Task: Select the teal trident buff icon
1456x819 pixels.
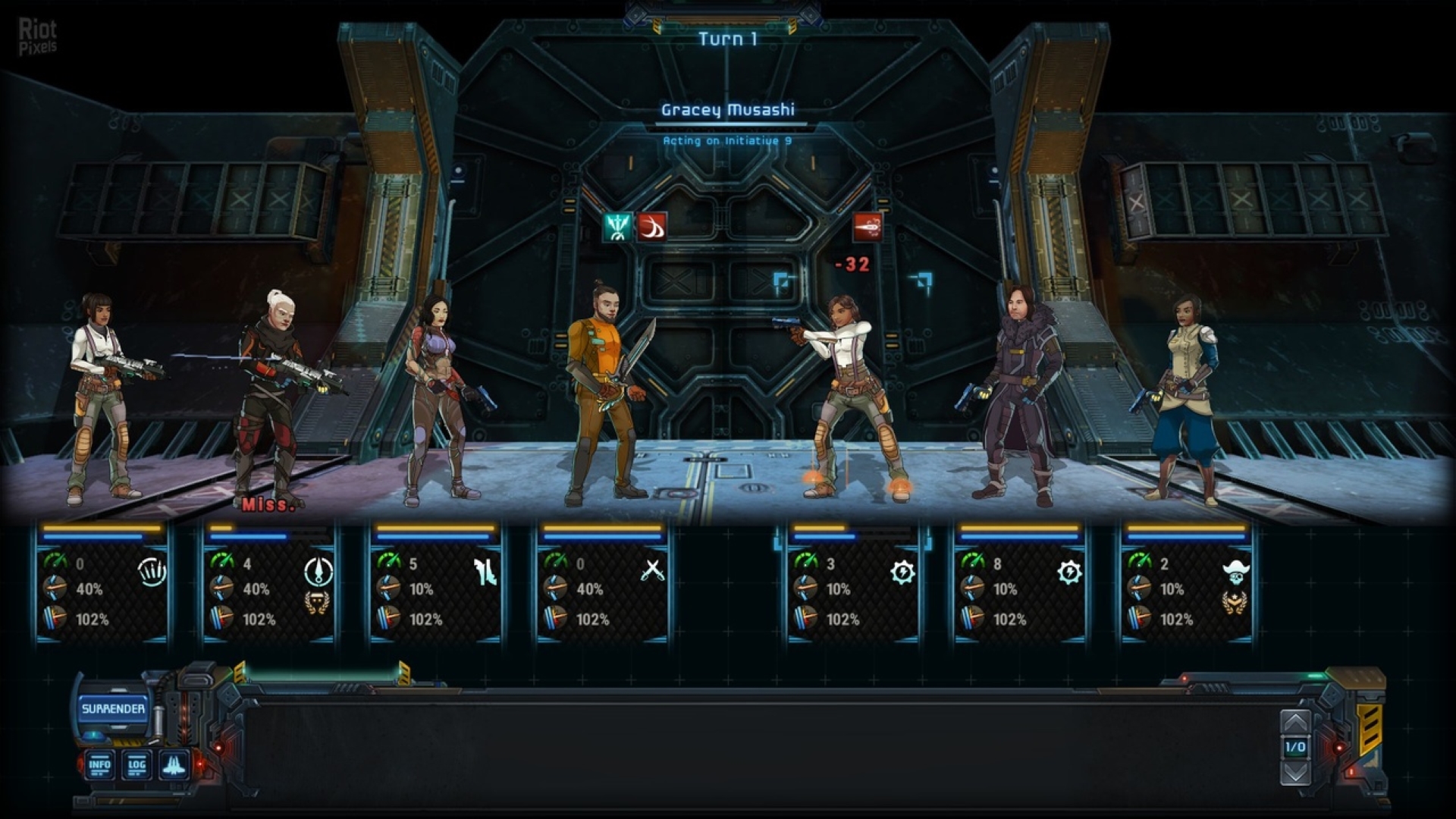Action: (x=618, y=227)
